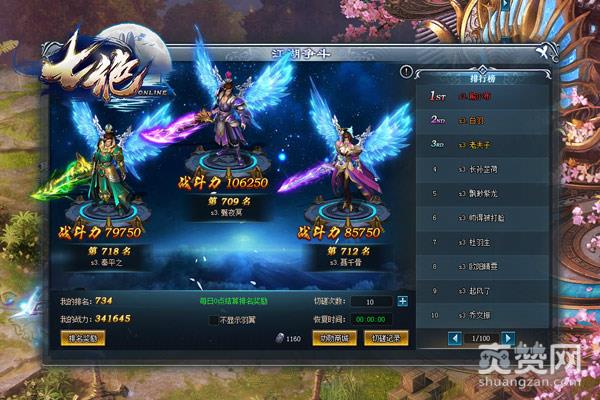Image resolution: width=600 pixels, height=400 pixels.
Task: Select the 2nd place leaderboard row
Action: point(482,120)
